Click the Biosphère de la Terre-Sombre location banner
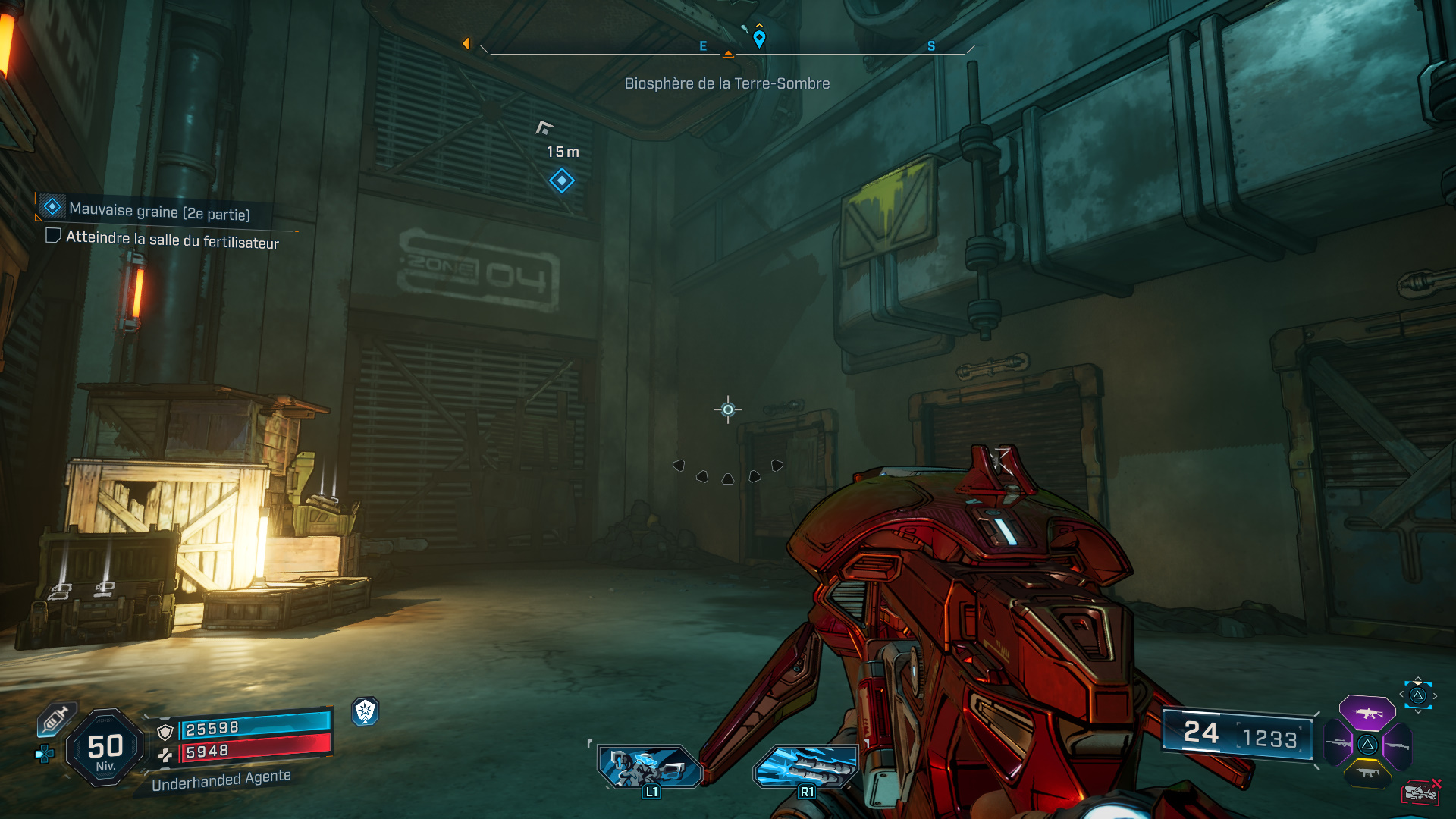 726,83
